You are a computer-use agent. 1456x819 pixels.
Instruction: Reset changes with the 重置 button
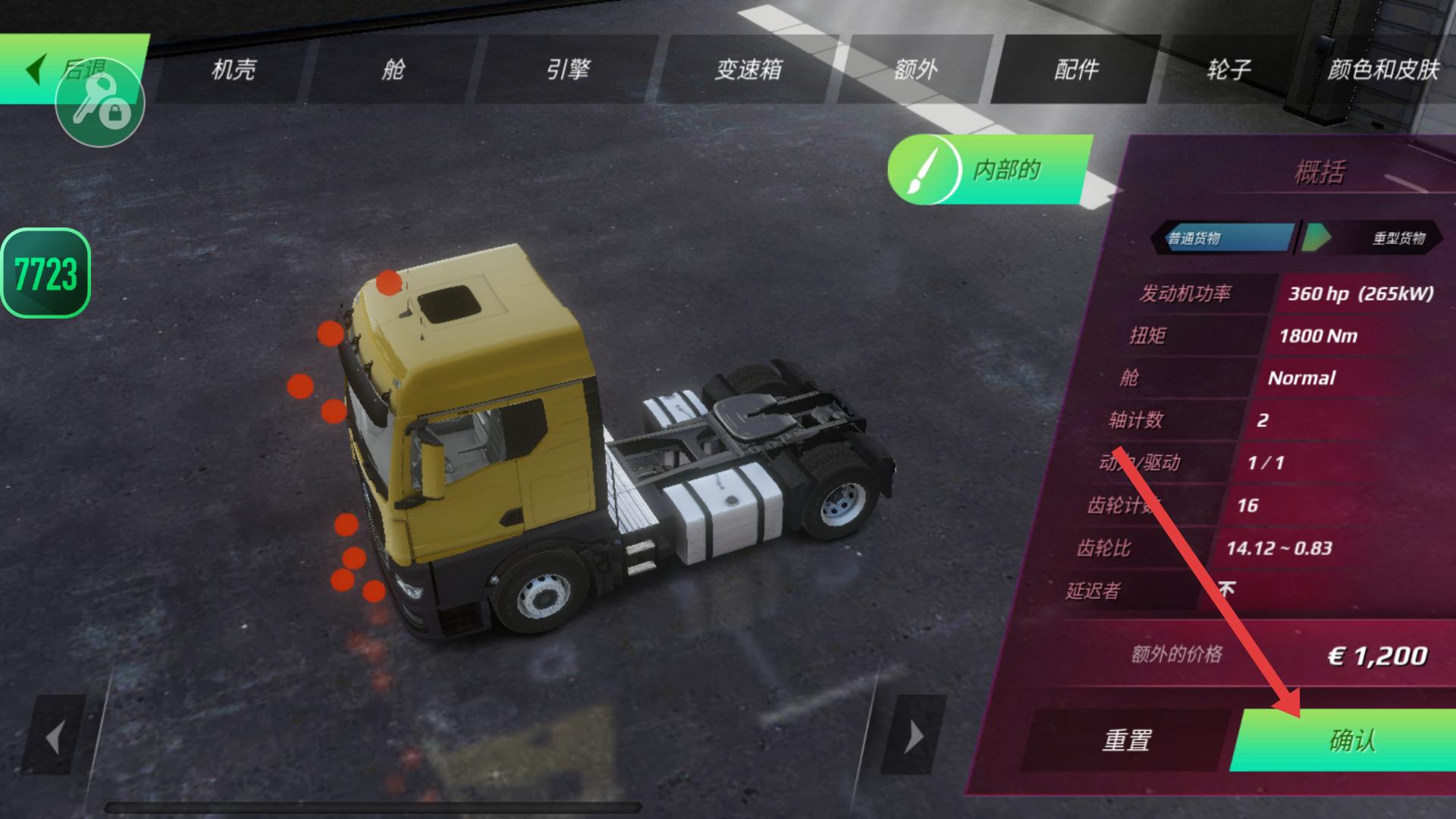tap(1127, 739)
